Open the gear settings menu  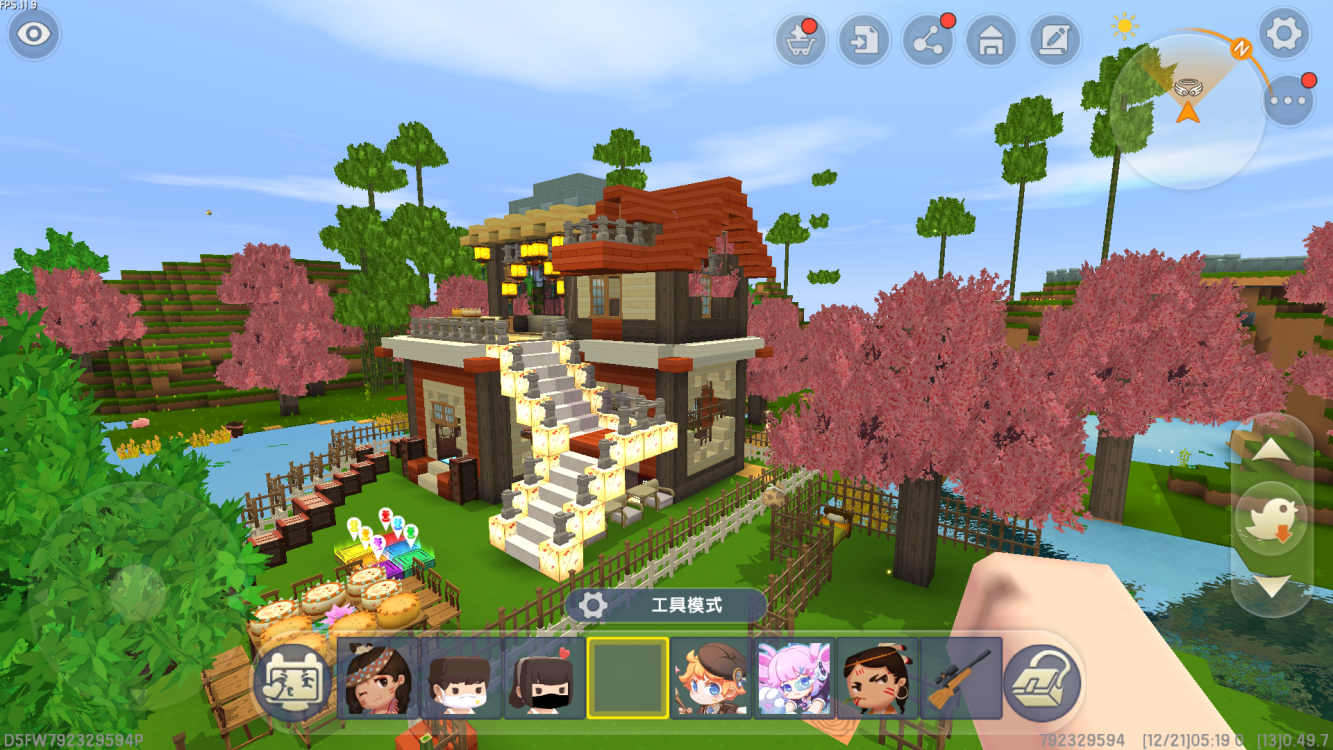[1283, 35]
